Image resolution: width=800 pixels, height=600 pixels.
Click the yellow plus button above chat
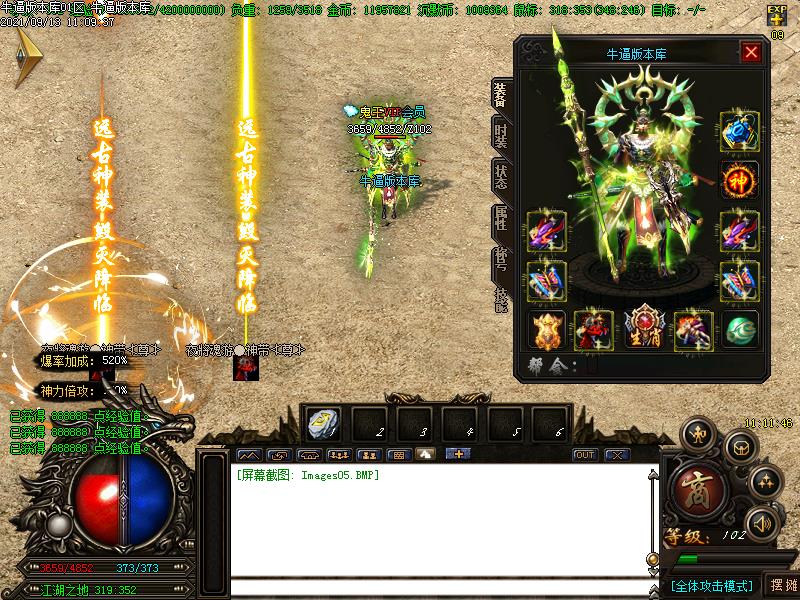point(459,454)
